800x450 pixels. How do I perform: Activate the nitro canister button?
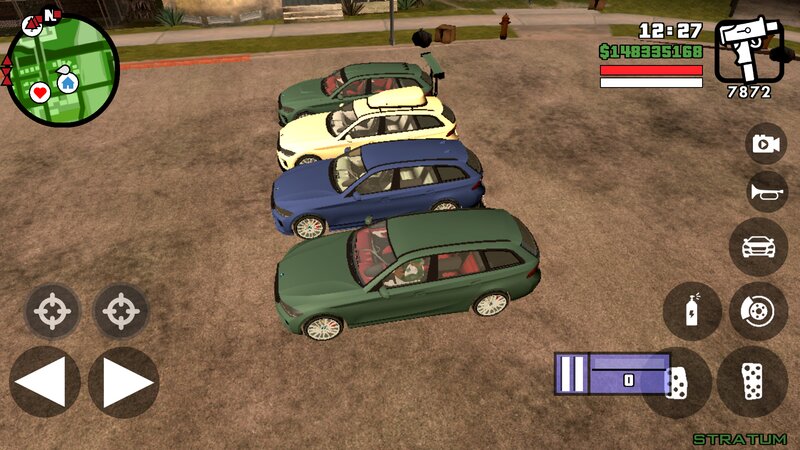pyautogui.click(x=691, y=311)
